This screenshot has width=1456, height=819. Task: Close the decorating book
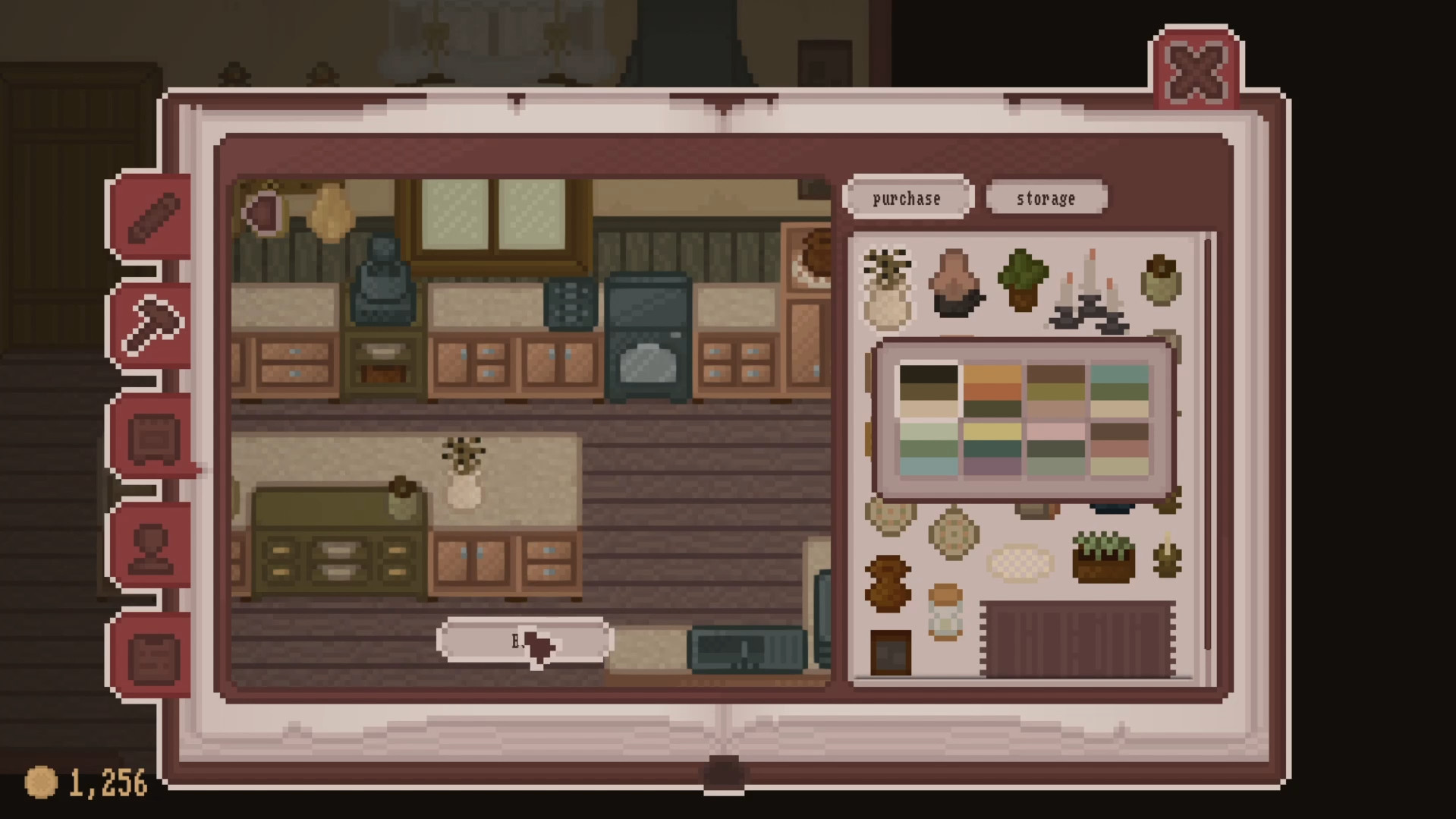click(1196, 72)
